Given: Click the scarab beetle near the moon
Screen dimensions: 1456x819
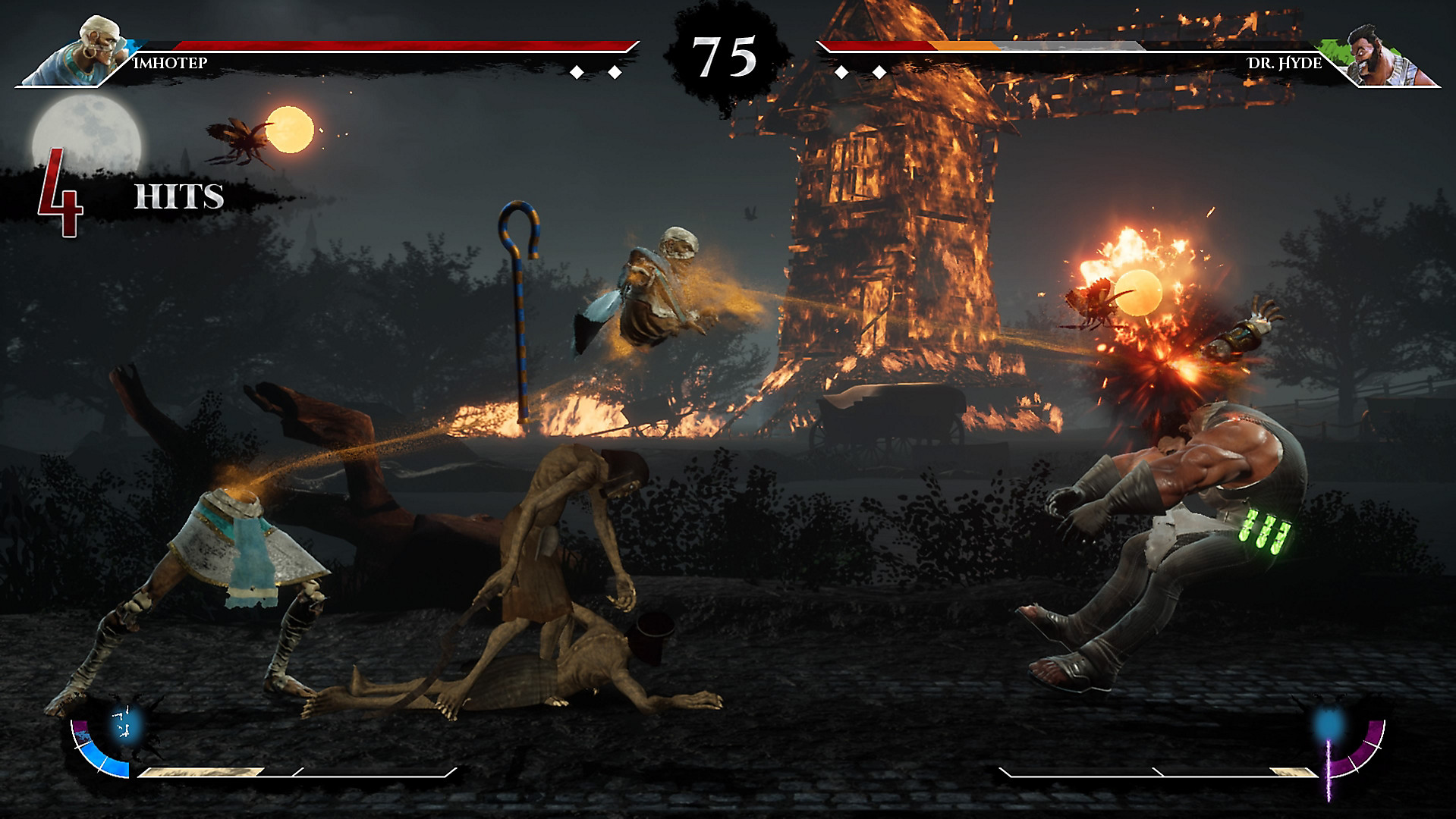Looking at the screenshot, I should click(x=241, y=136).
